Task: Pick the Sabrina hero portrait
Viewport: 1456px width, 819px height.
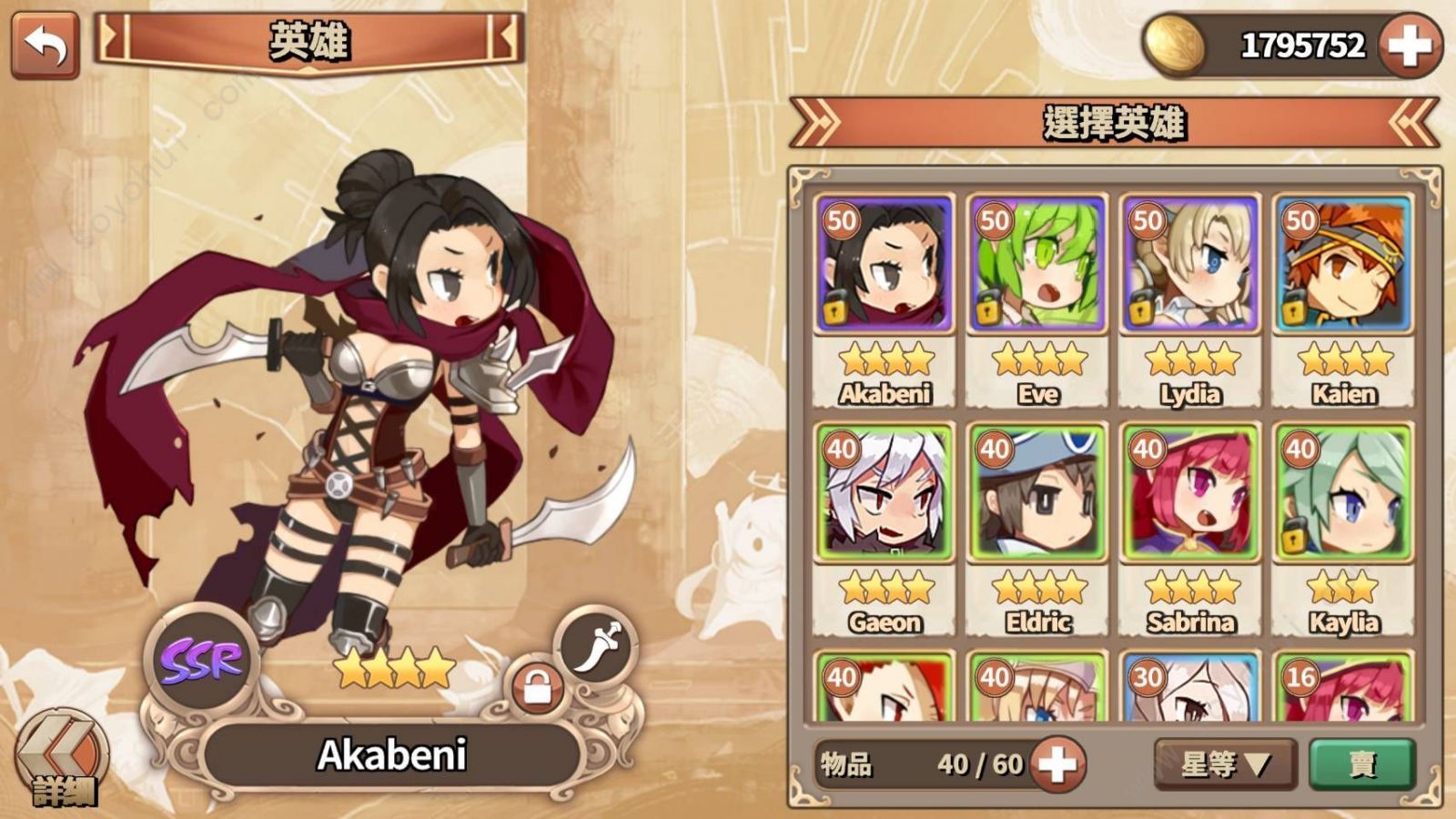Action: click(x=1190, y=492)
